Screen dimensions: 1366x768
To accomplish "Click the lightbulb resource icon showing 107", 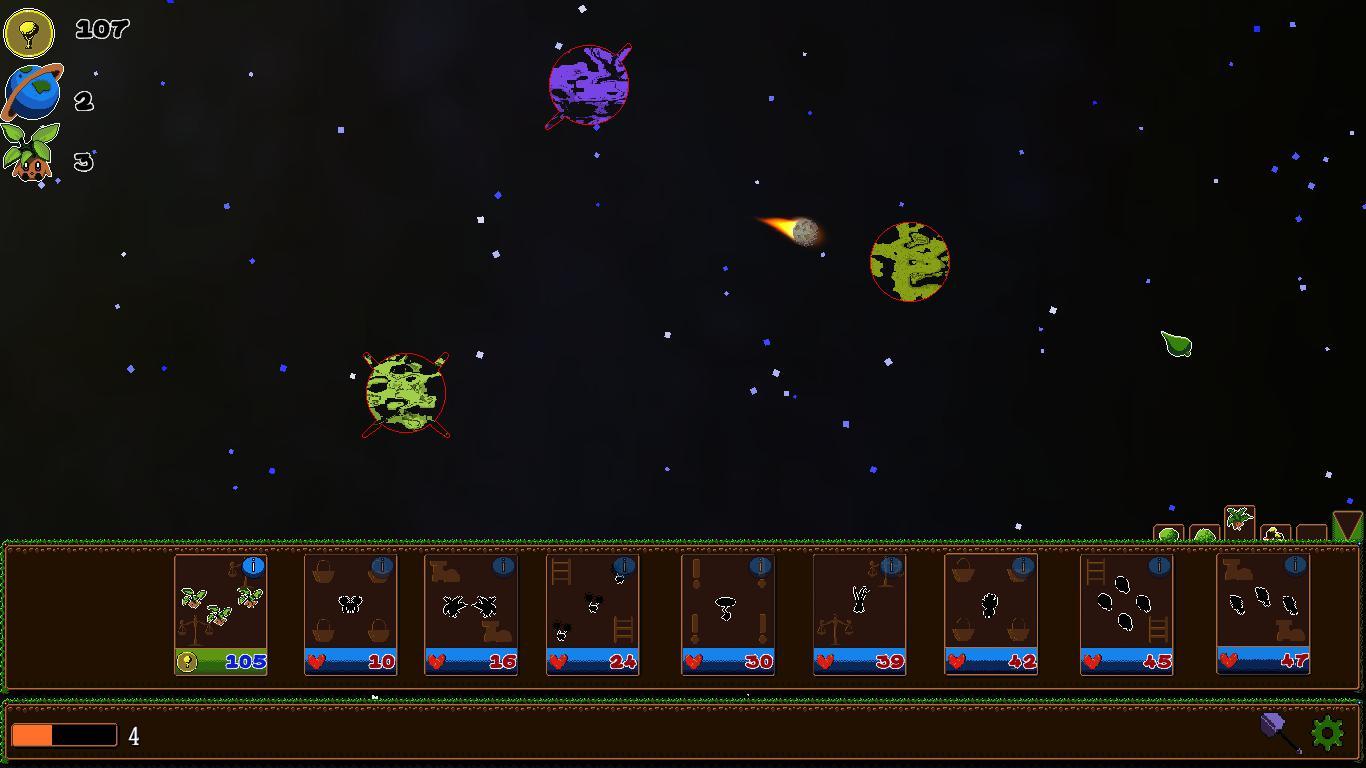I will (x=30, y=30).
